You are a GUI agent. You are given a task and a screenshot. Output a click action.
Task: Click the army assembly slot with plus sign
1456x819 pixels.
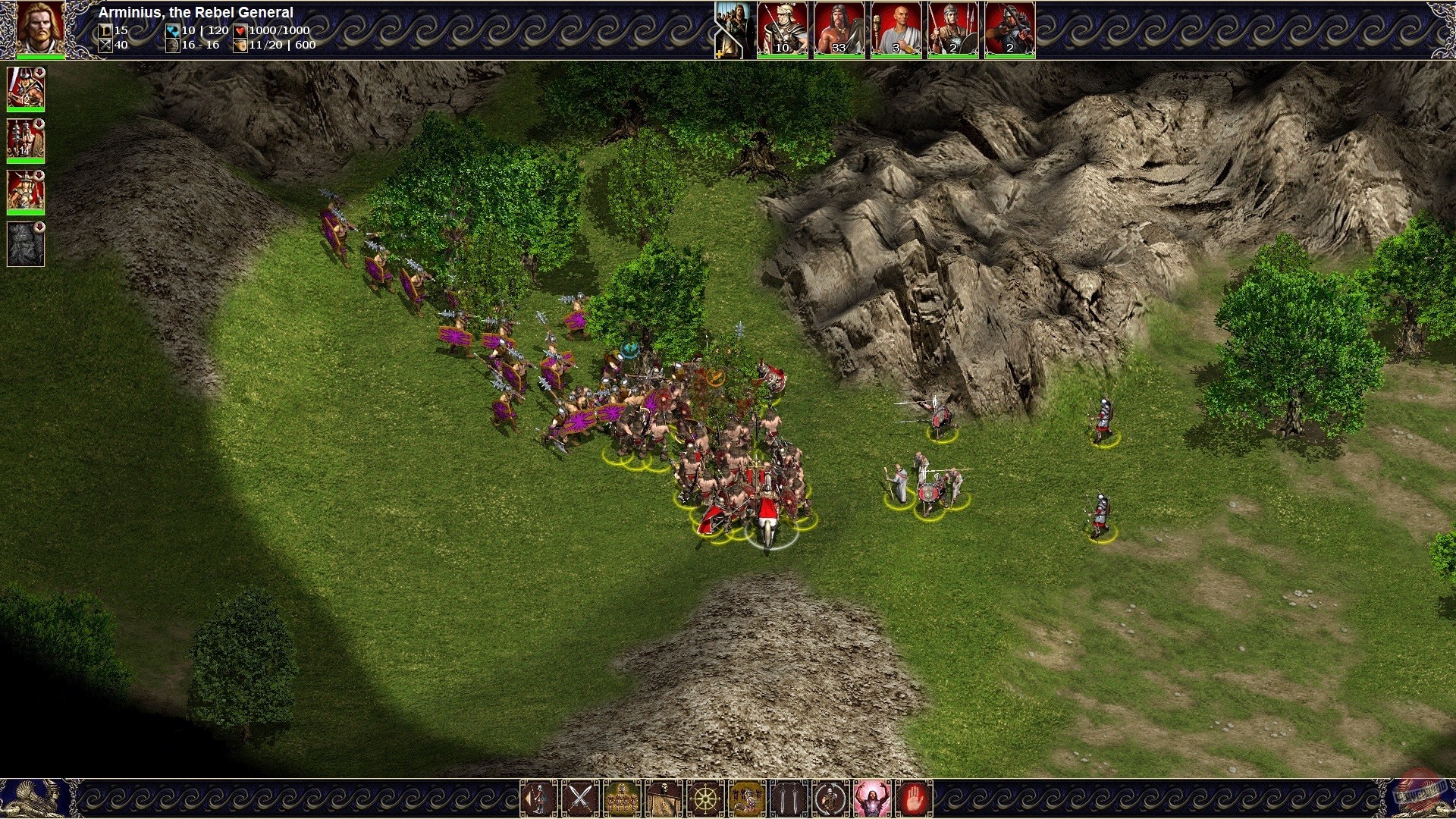(x=730, y=29)
